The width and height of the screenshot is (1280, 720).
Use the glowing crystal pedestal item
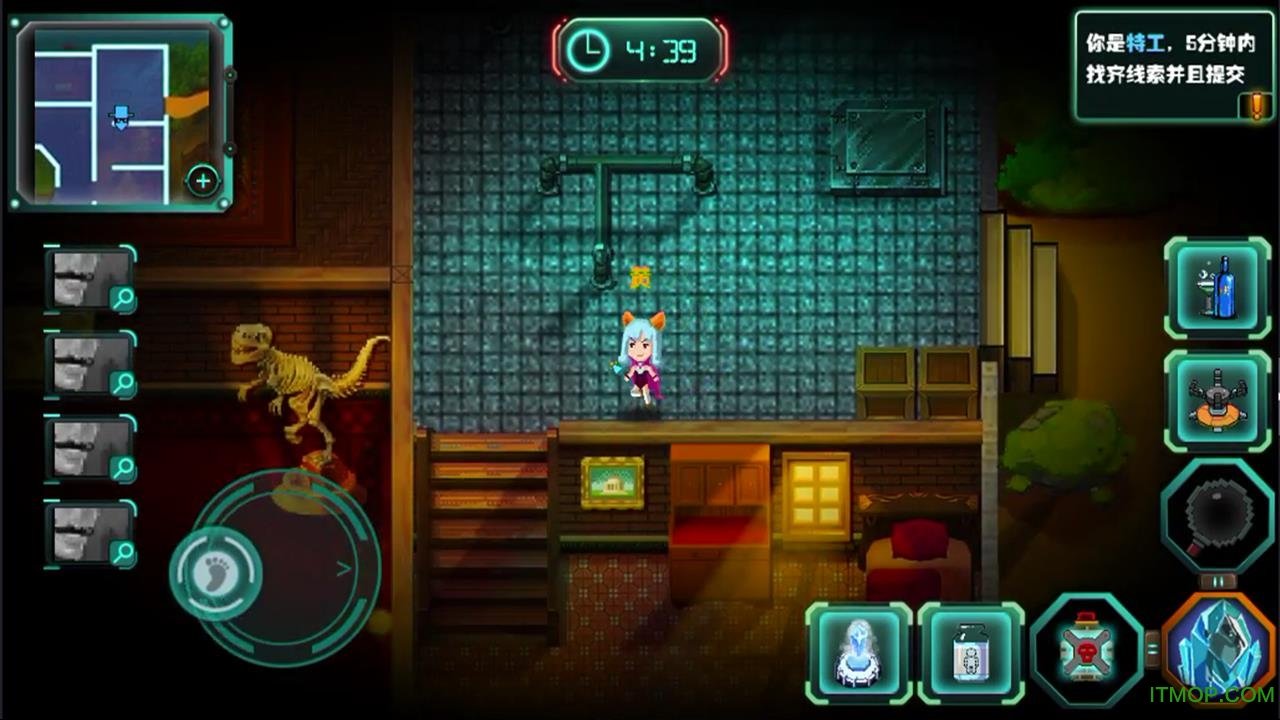[x=859, y=653]
